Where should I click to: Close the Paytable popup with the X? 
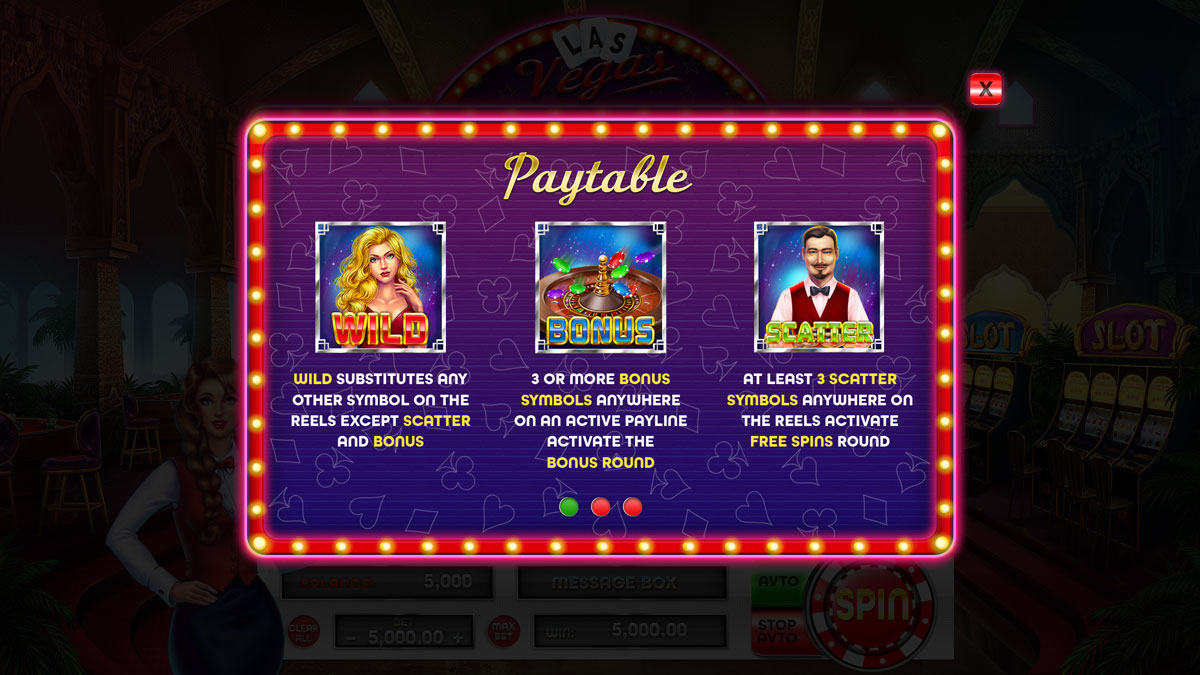click(985, 89)
